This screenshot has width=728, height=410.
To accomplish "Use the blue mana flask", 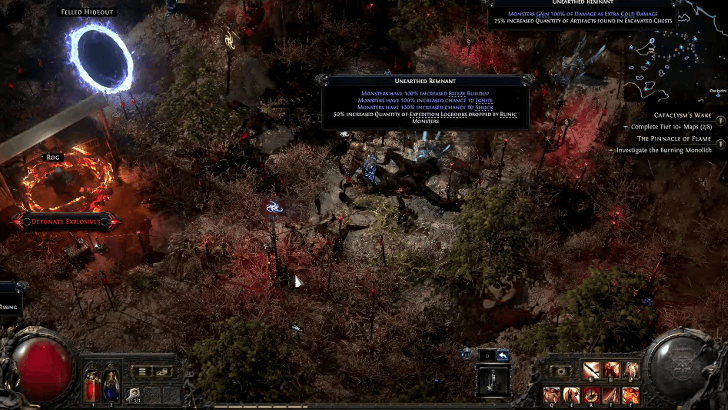I will coord(110,382).
